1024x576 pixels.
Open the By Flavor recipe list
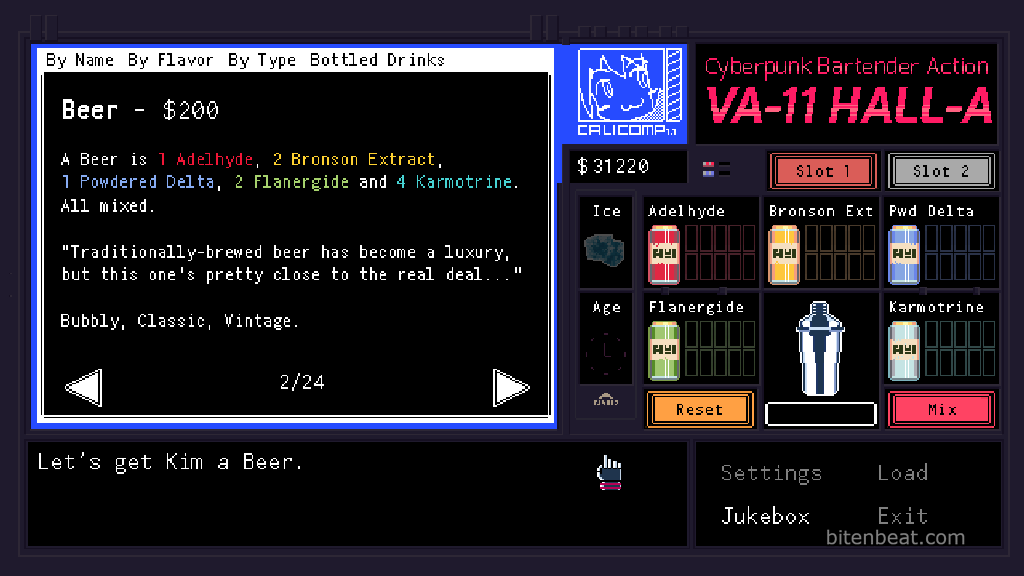pos(170,60)
